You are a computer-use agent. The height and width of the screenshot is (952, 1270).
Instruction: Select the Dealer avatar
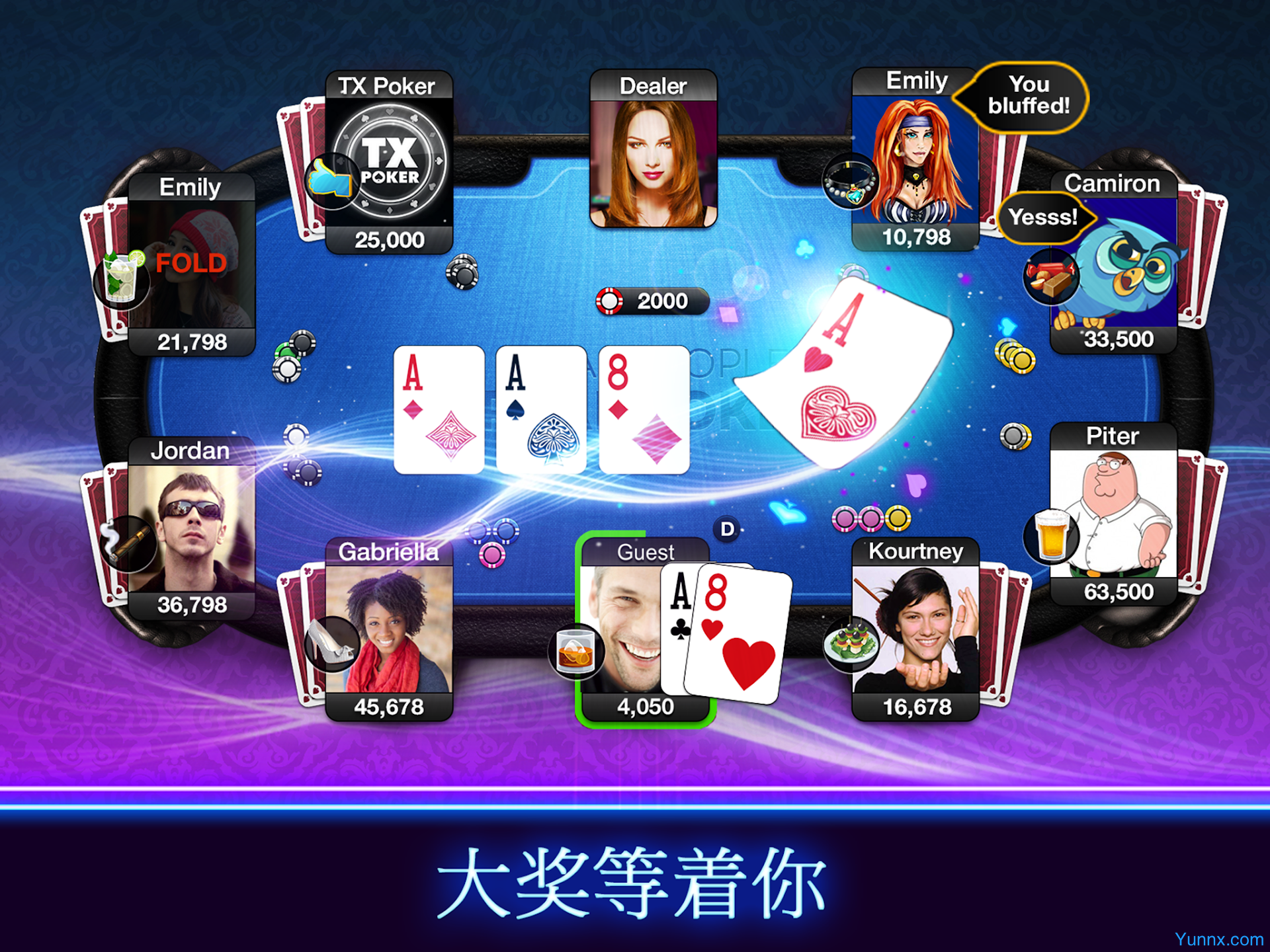tap(653, 162)
